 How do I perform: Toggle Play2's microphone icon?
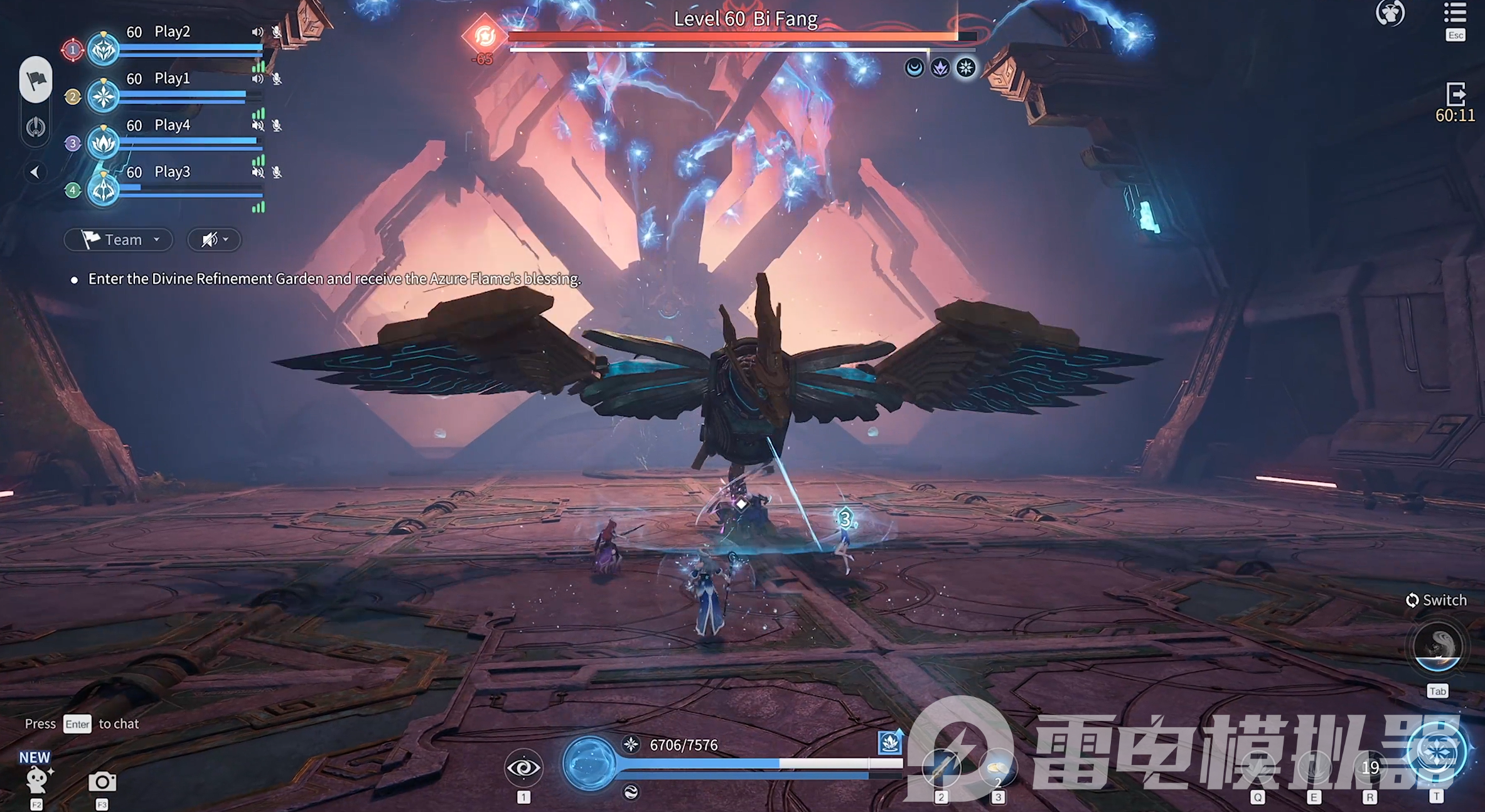click(277, 32)
